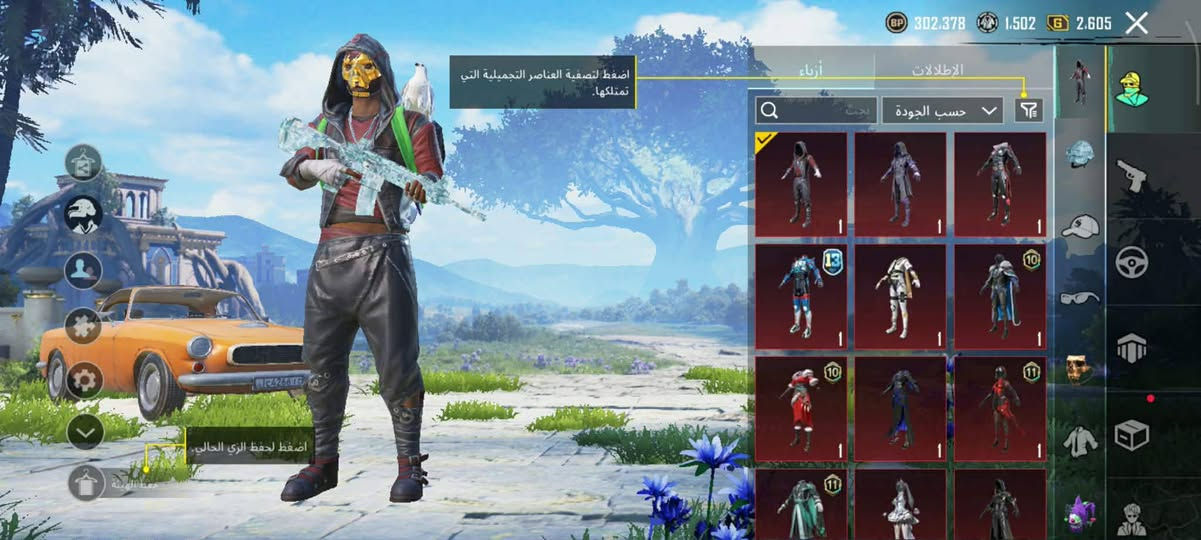Open the حسب الجودة sort dropdown

click(x=942, y=111)
